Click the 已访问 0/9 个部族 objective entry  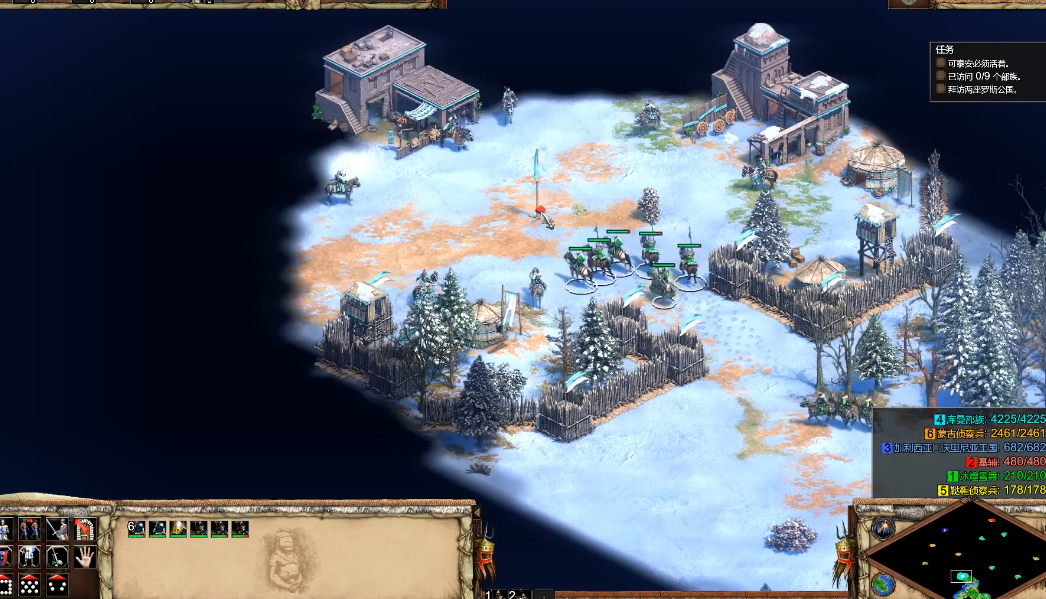[x=982, y=76]
